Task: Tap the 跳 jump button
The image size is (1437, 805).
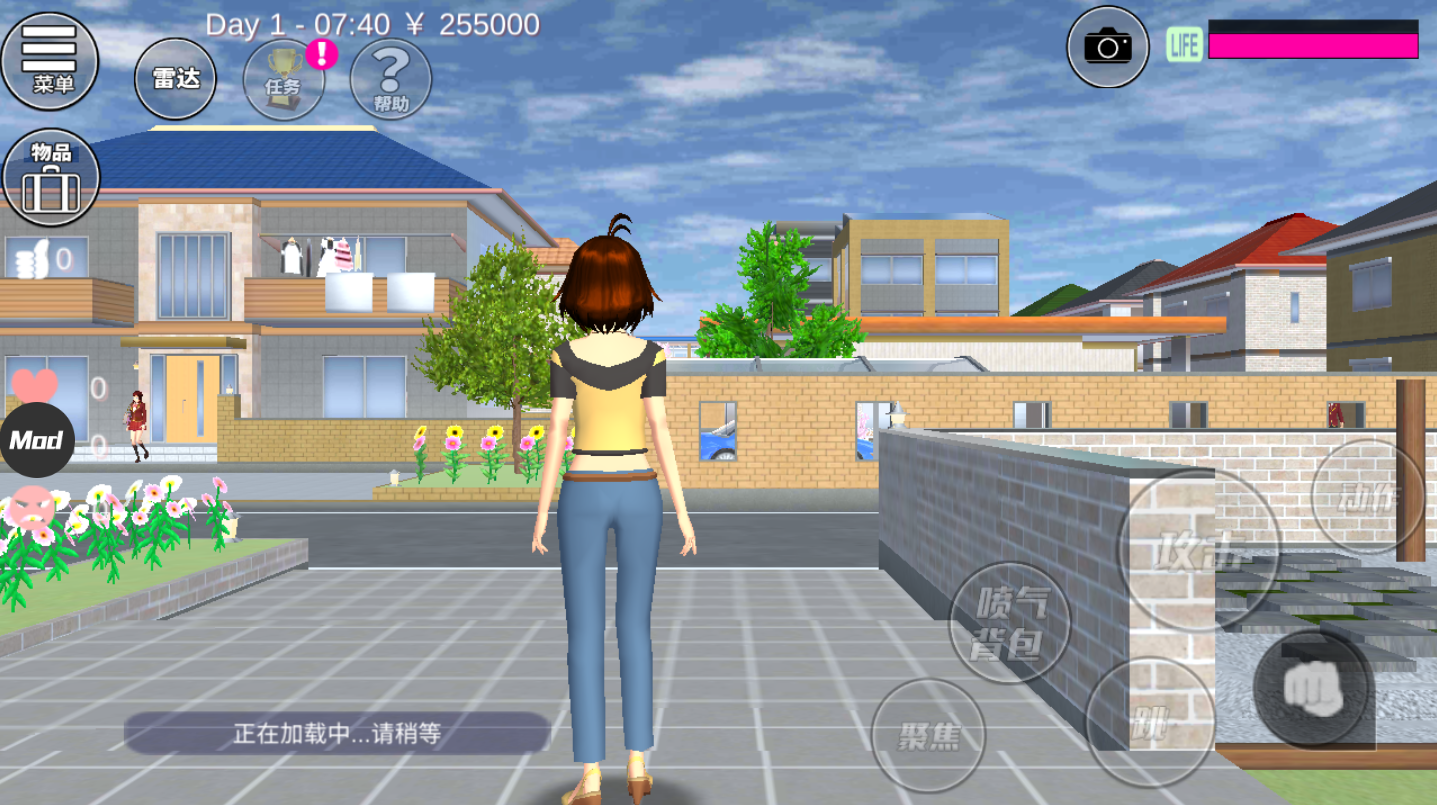Action: [x=1150, y=722]
